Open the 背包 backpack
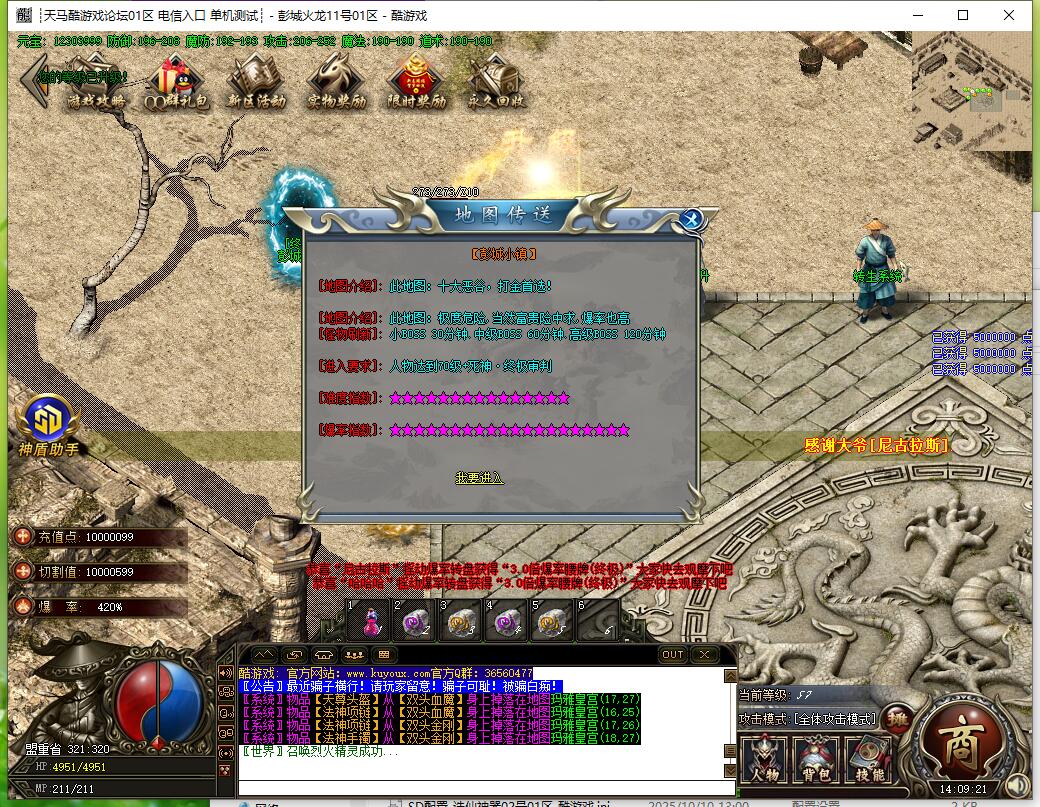The height and width of the screenshot is (807, 1040). (x=816, y=760)
